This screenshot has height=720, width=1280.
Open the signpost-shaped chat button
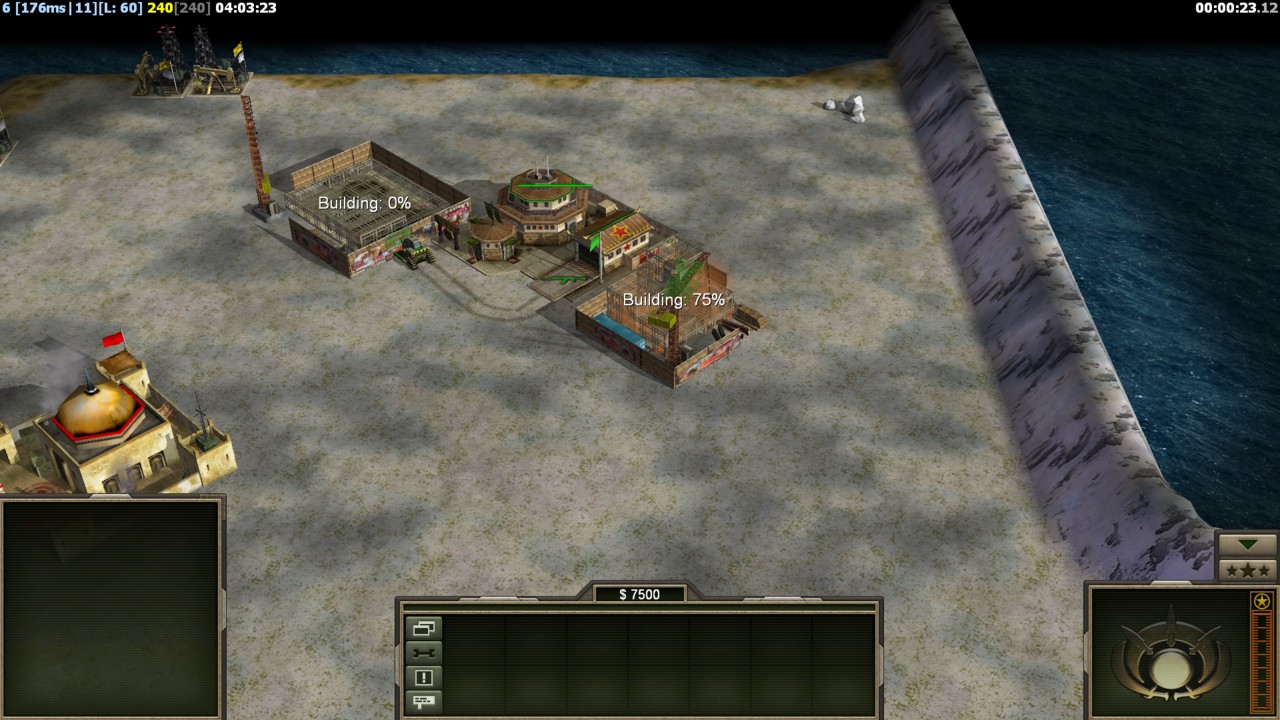click(x=423, y=701)
